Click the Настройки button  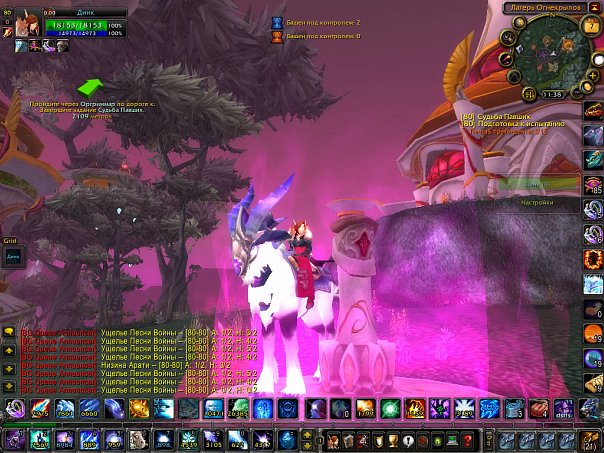[x=537, y=201]
